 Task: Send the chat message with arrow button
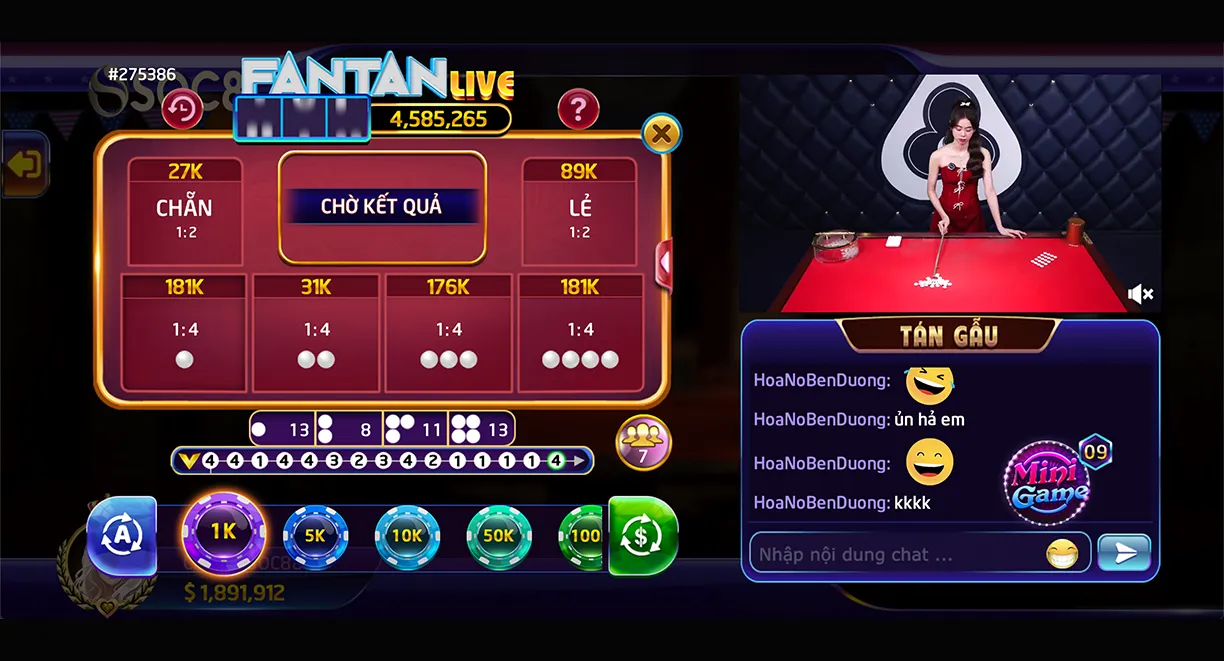click(x=1124, y=553)
